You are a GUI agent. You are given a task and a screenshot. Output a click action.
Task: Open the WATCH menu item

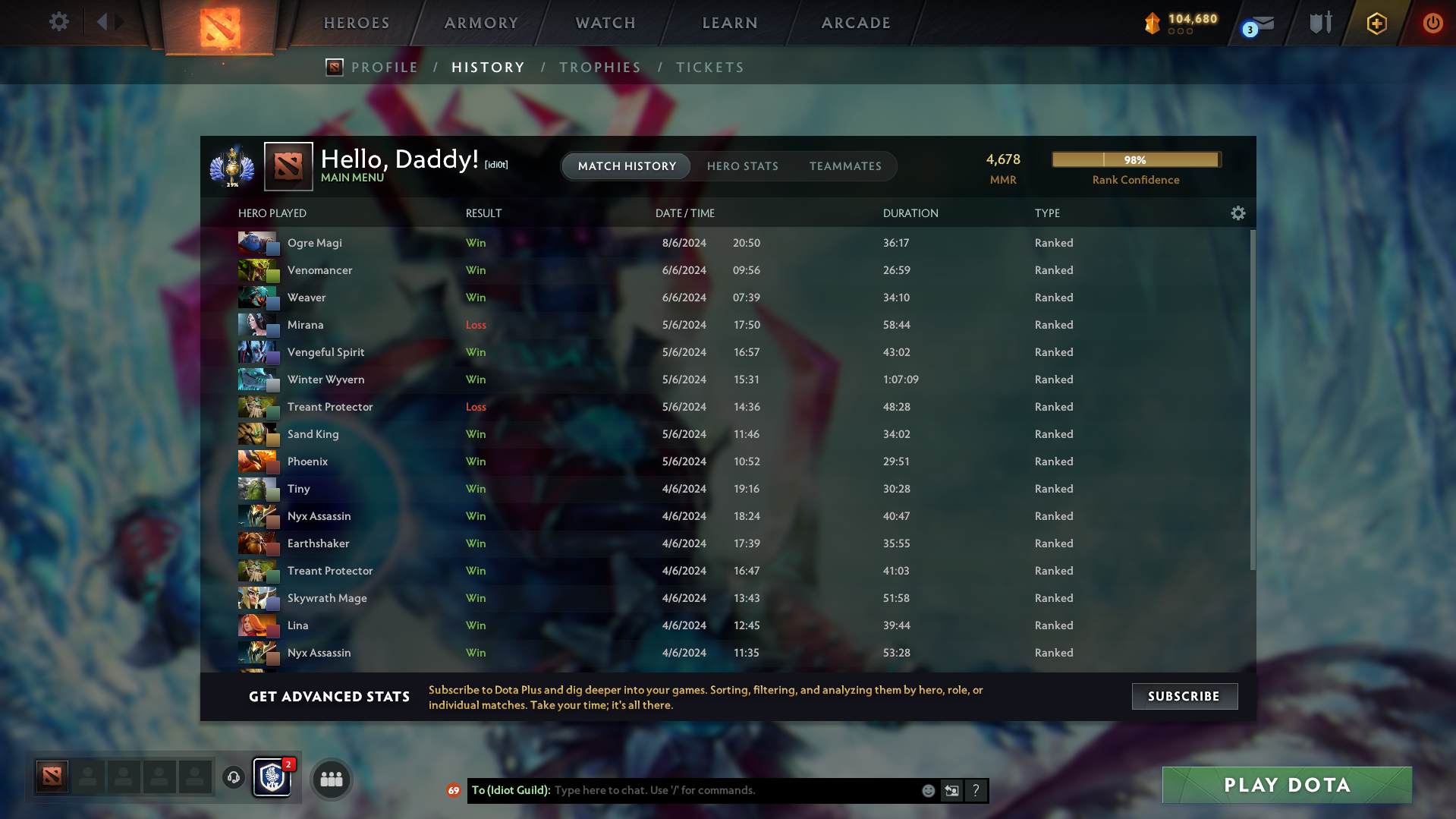[x=605, y=23]
